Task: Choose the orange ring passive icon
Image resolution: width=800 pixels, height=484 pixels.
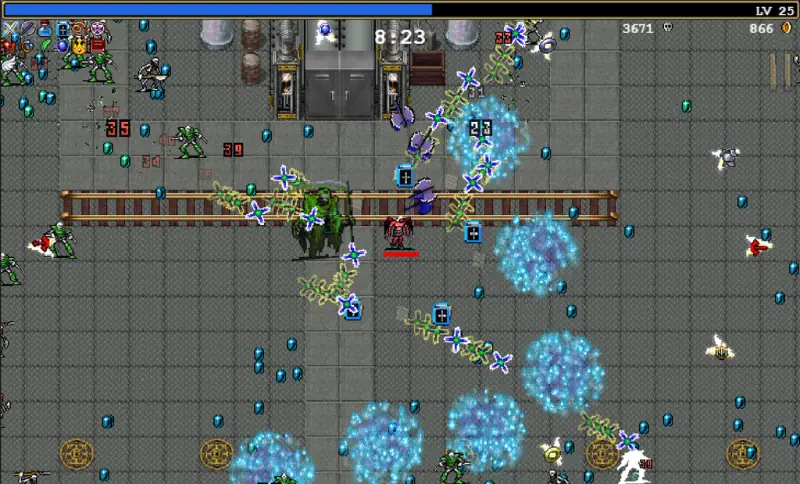Action: pyautogui.click(x=27, y=46)
